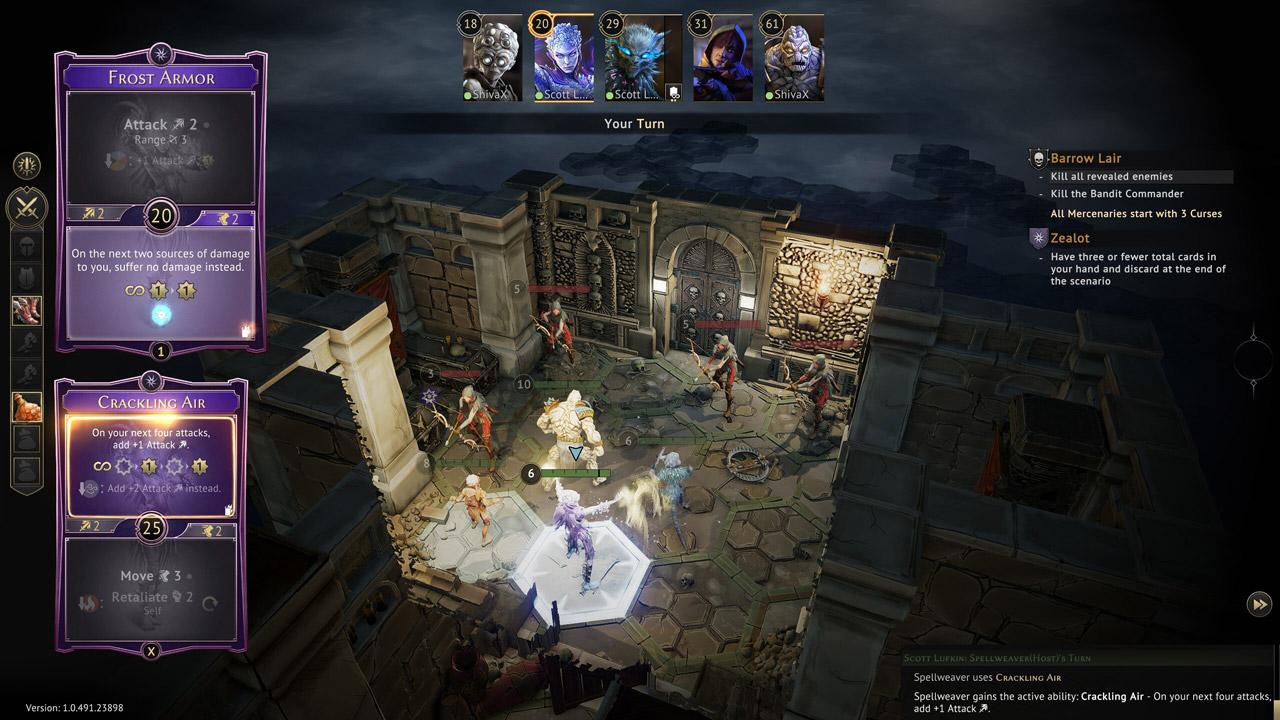Click the Frost Armor card title
This screenshot has height=720, width=1280.
click(161, 77)
